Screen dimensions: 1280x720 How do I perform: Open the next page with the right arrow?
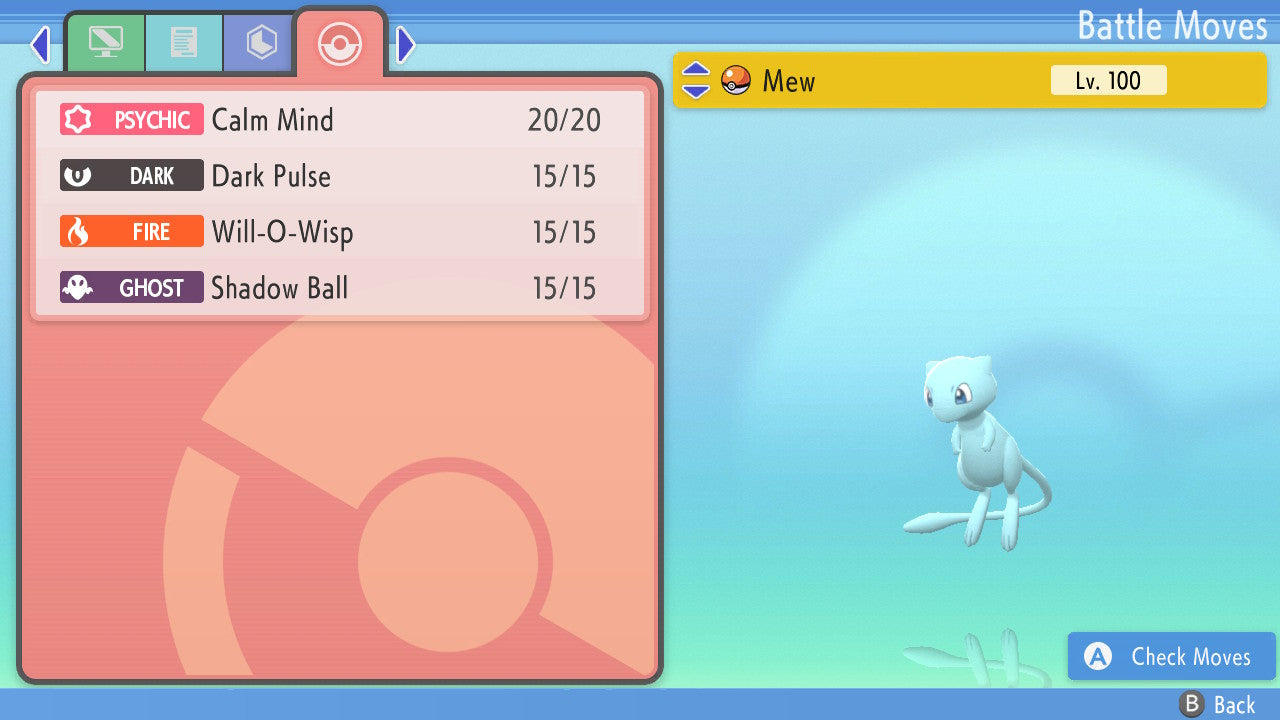click(x=404, y=44)
